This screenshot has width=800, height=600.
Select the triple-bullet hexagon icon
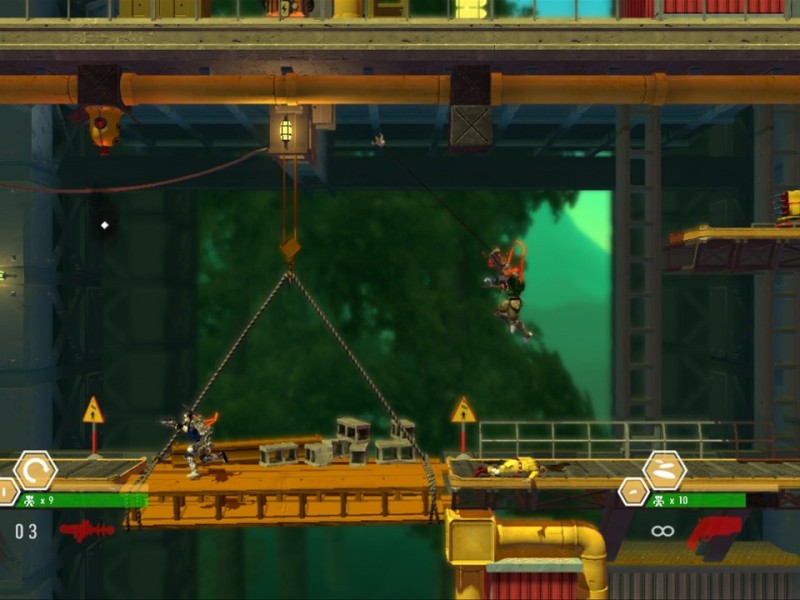pyautogui.click(x=664, y=470)
